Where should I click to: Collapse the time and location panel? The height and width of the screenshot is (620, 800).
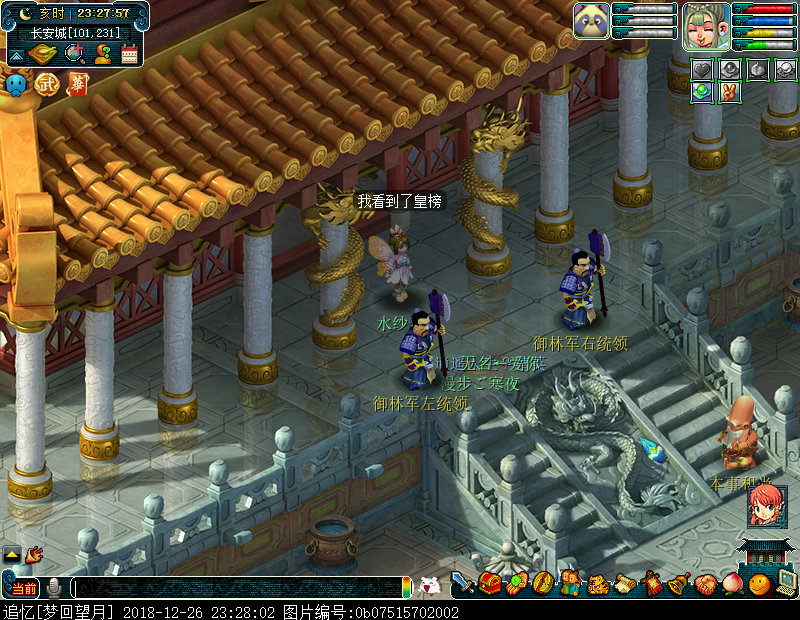[x=16, y=54]
